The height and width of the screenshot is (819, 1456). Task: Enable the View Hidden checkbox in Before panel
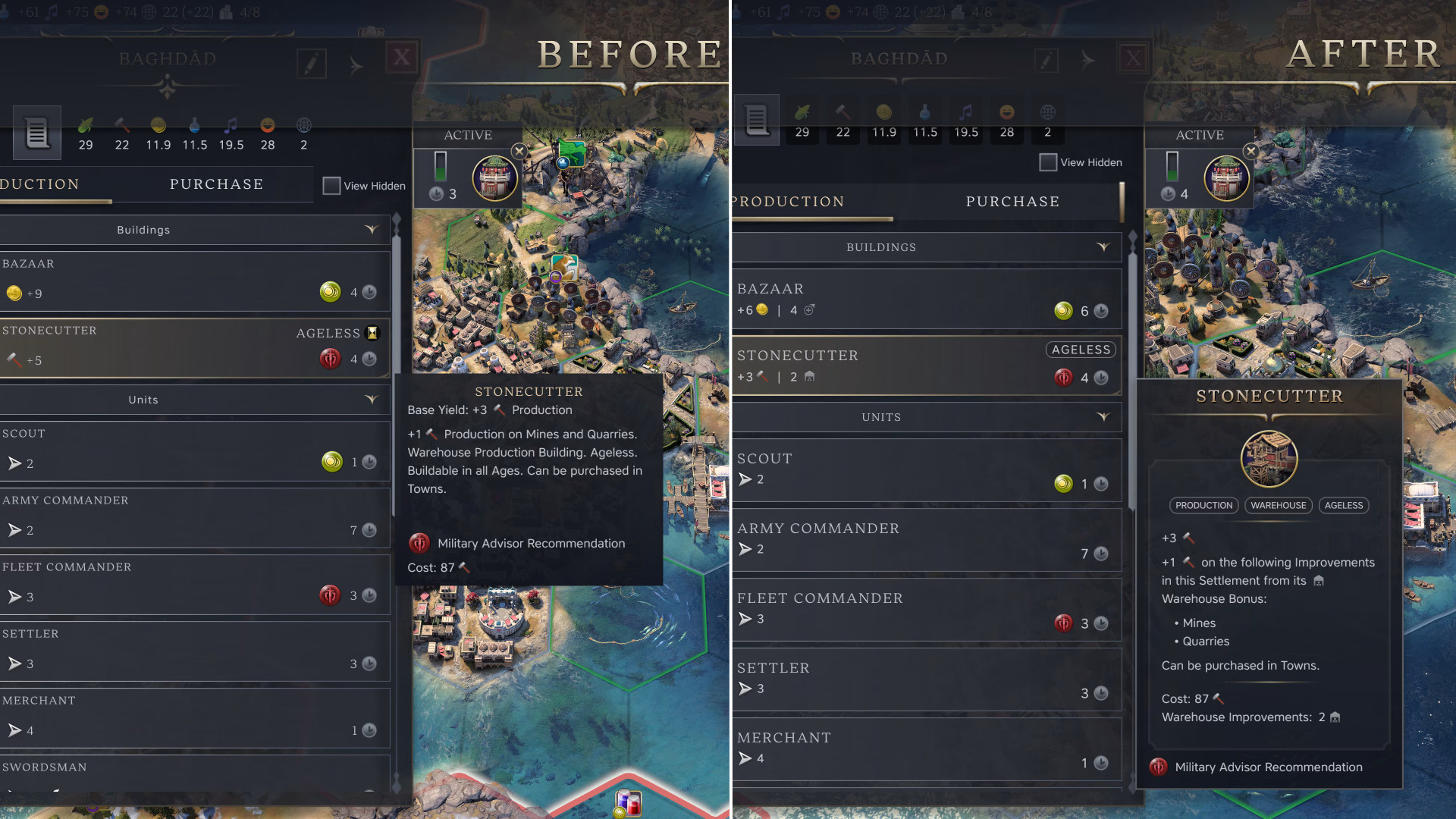331,186
